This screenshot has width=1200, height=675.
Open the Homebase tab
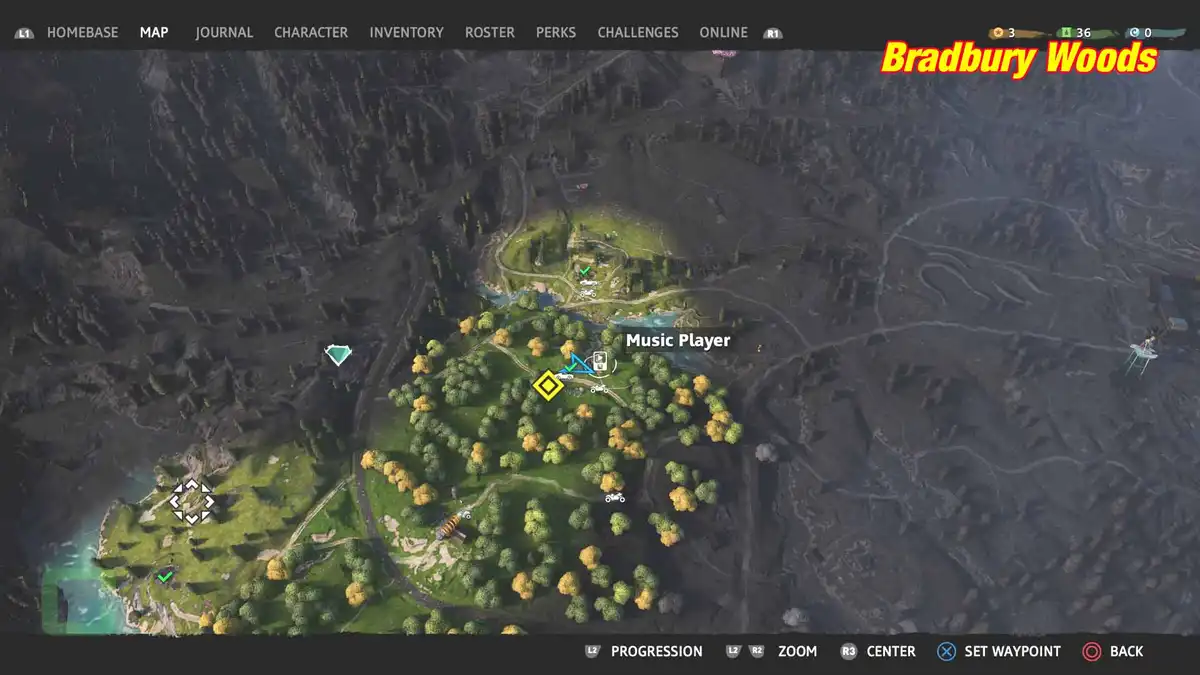point(82,32)
